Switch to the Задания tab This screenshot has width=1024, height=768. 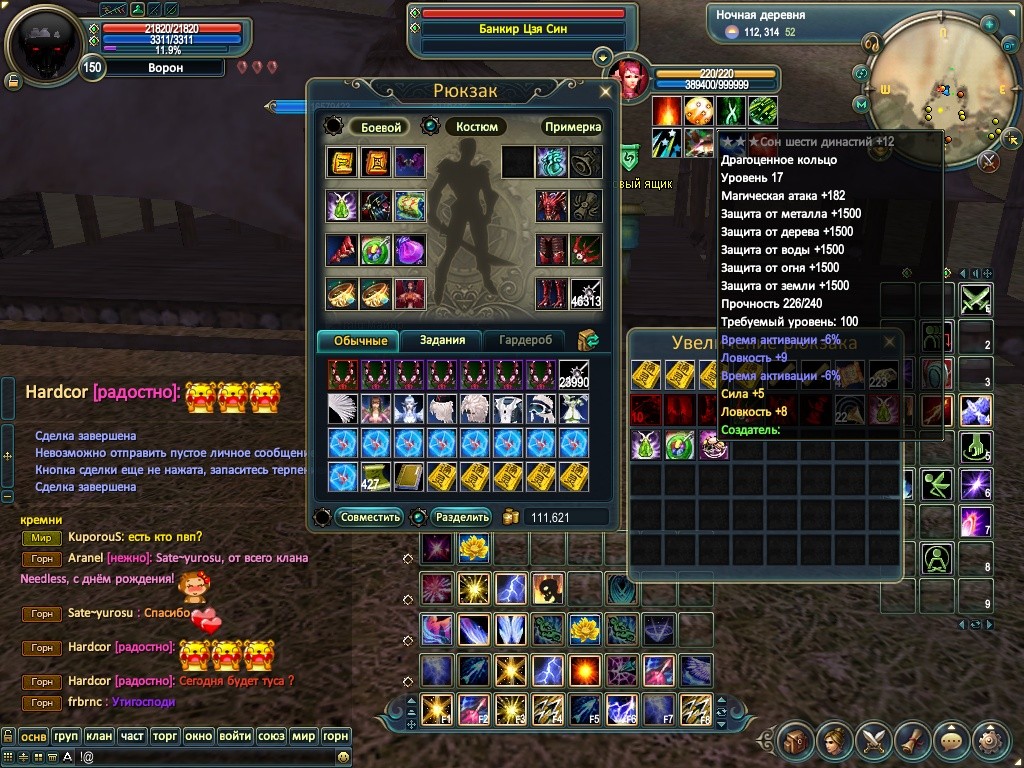(442, 340)
